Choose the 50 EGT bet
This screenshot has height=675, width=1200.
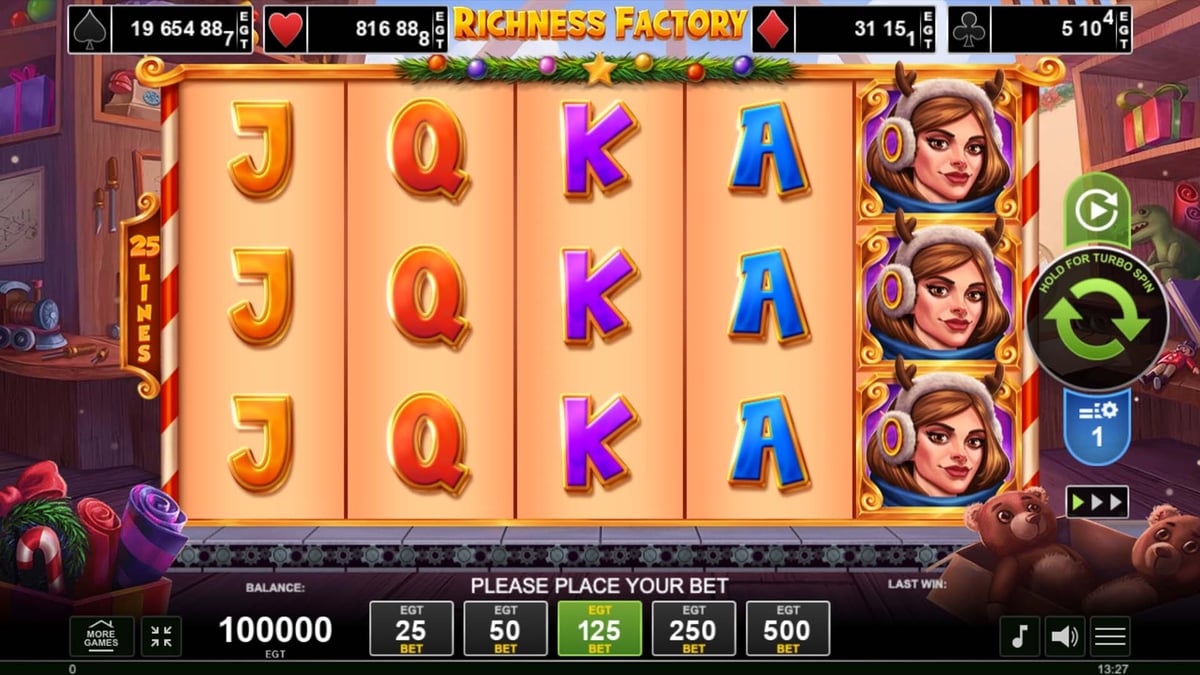coord(505,629)
